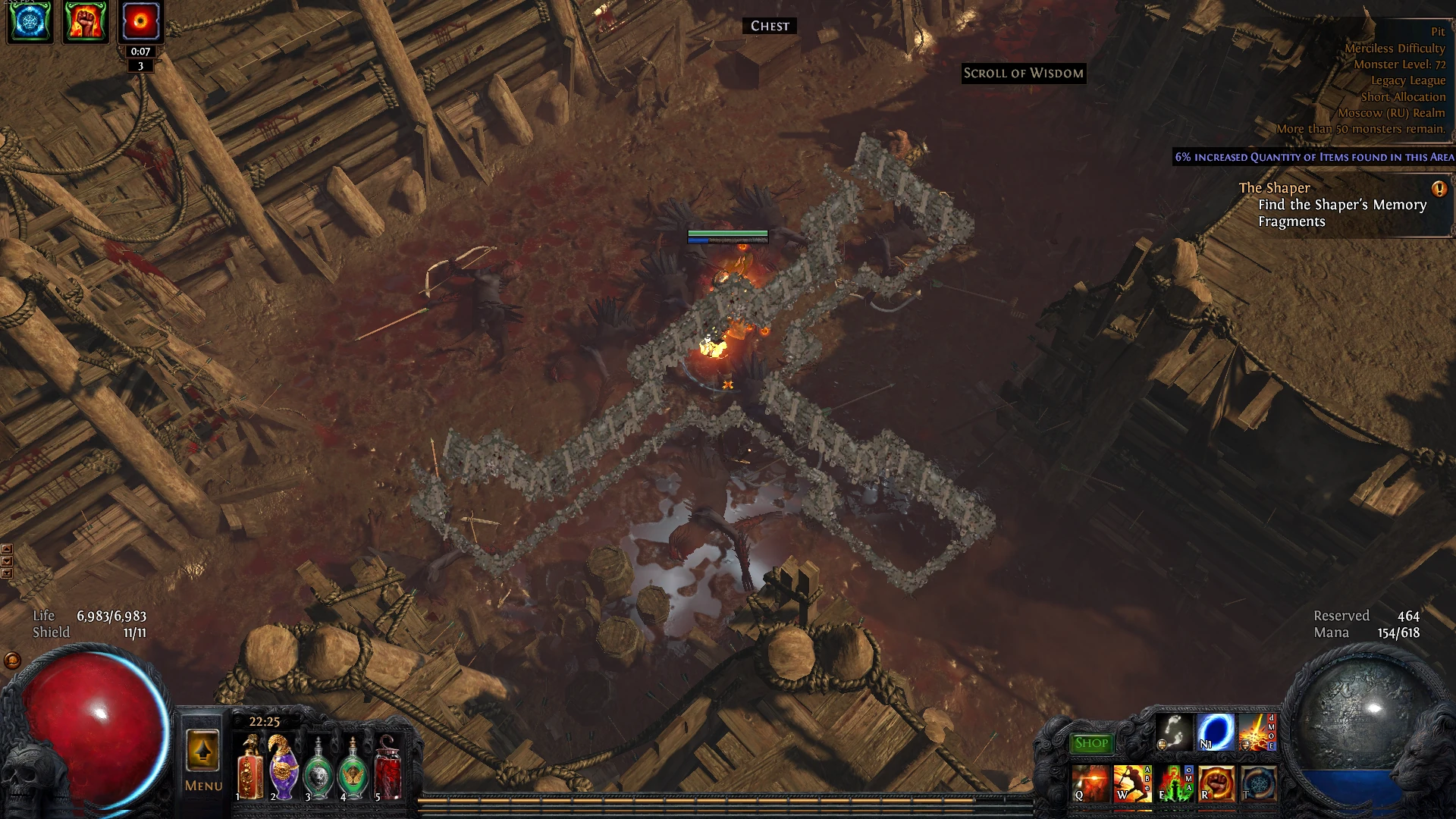1456x819 pixels.
Task: Activate the fiery strike skill bound to Q
Action: pos(1090,783)
